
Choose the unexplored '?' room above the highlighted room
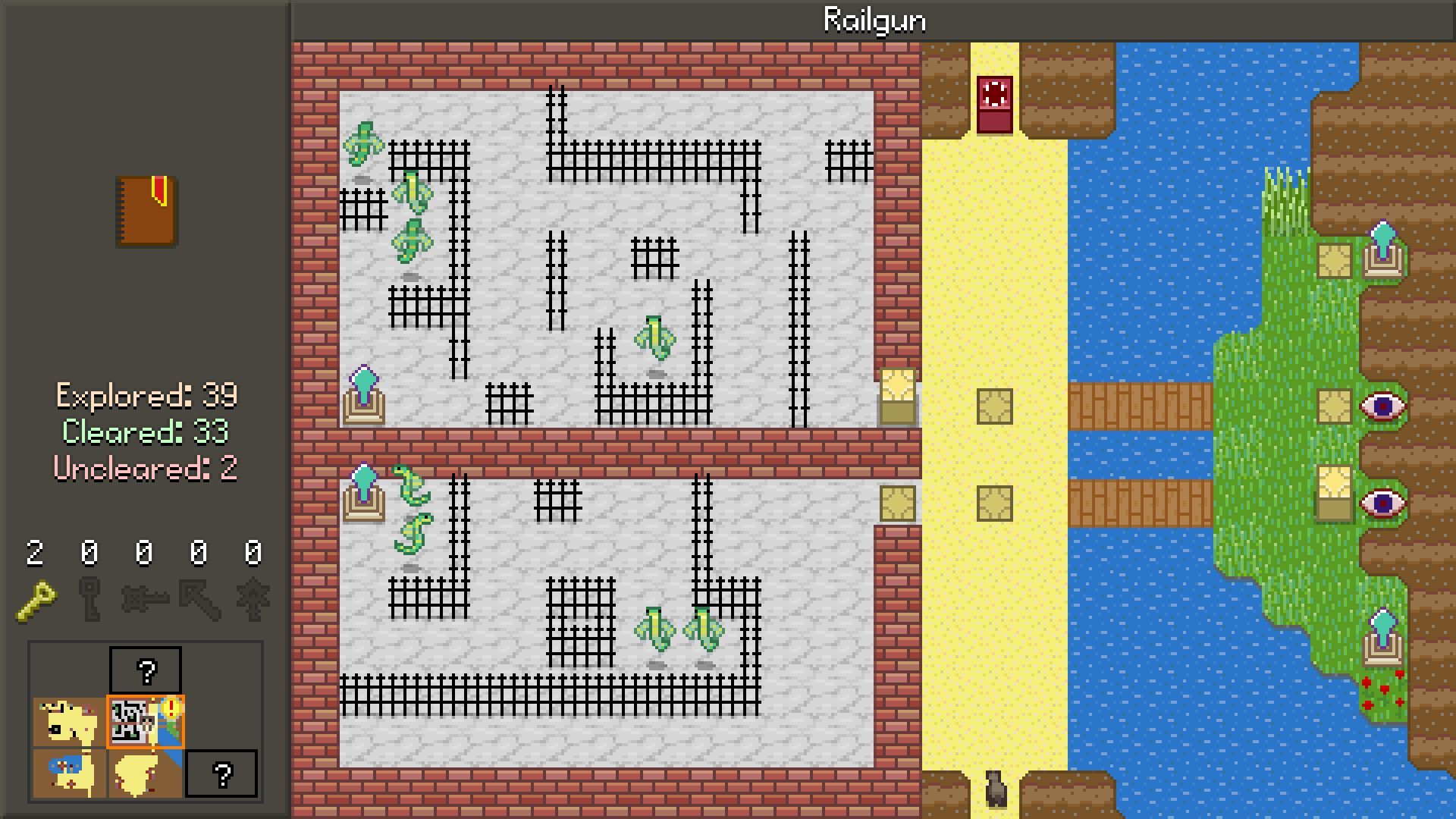[146, 670]
